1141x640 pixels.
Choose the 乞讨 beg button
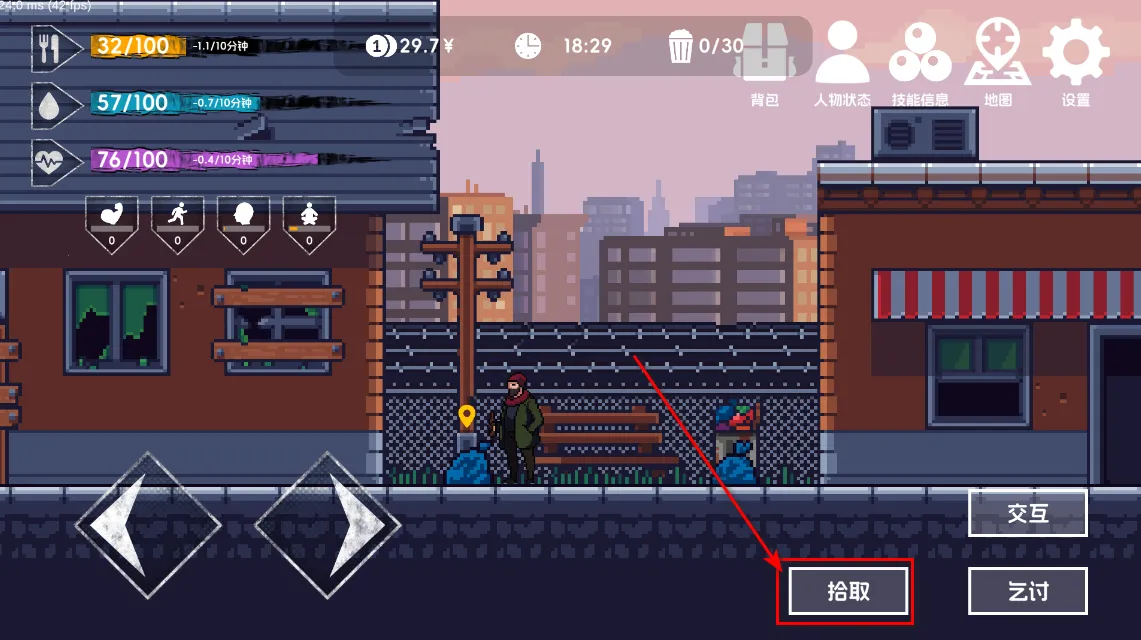[1027, 591]
